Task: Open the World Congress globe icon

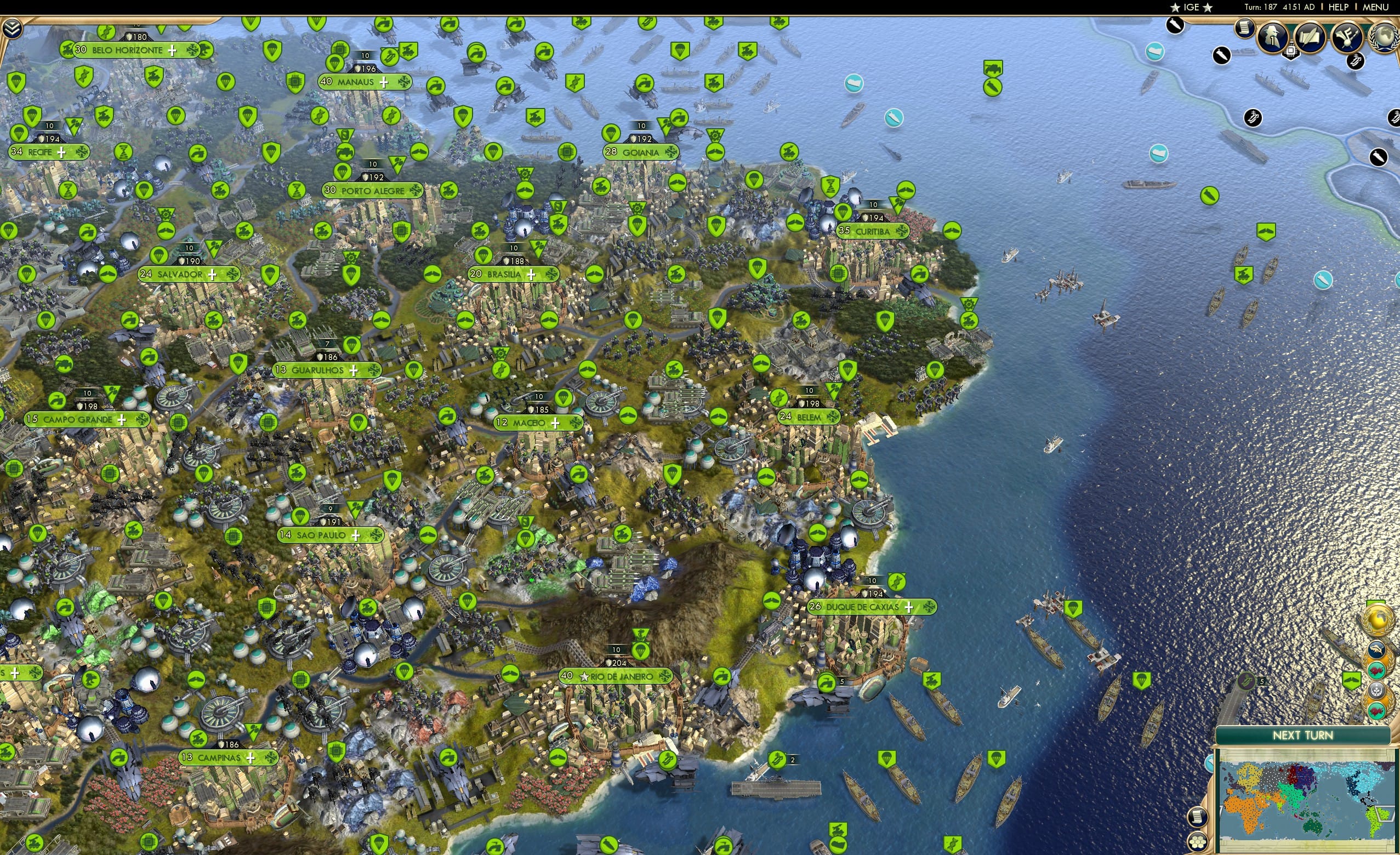Action: point(1383,37)
